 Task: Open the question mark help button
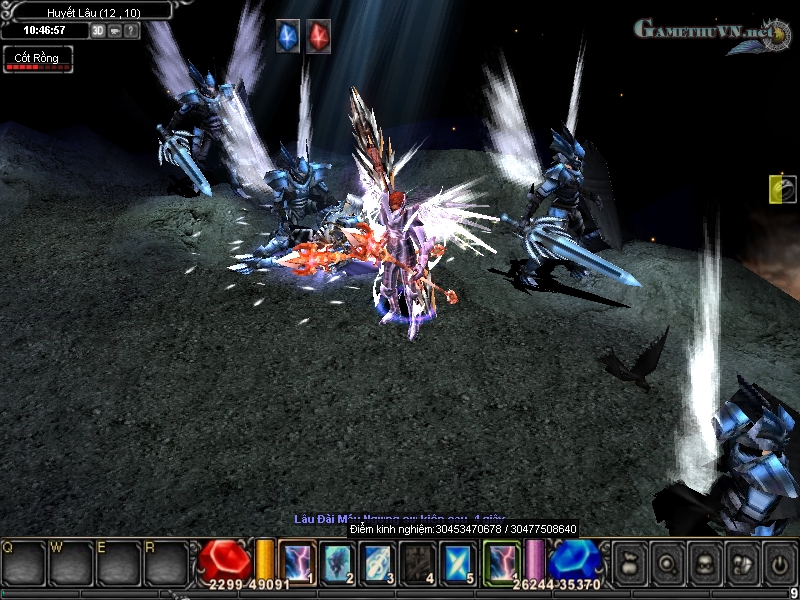[x=132, y=30]
